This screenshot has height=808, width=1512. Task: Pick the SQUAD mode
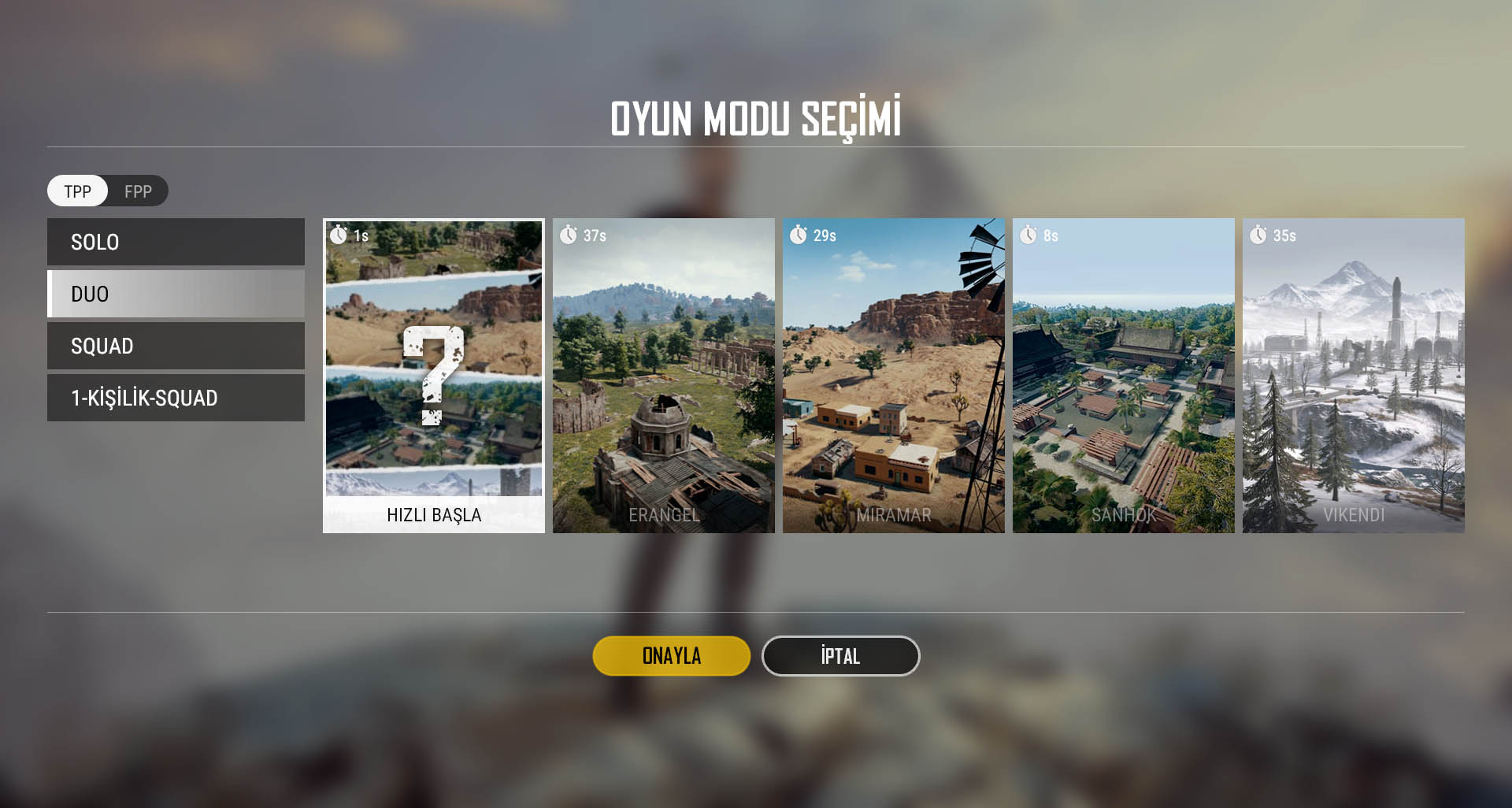176,346
